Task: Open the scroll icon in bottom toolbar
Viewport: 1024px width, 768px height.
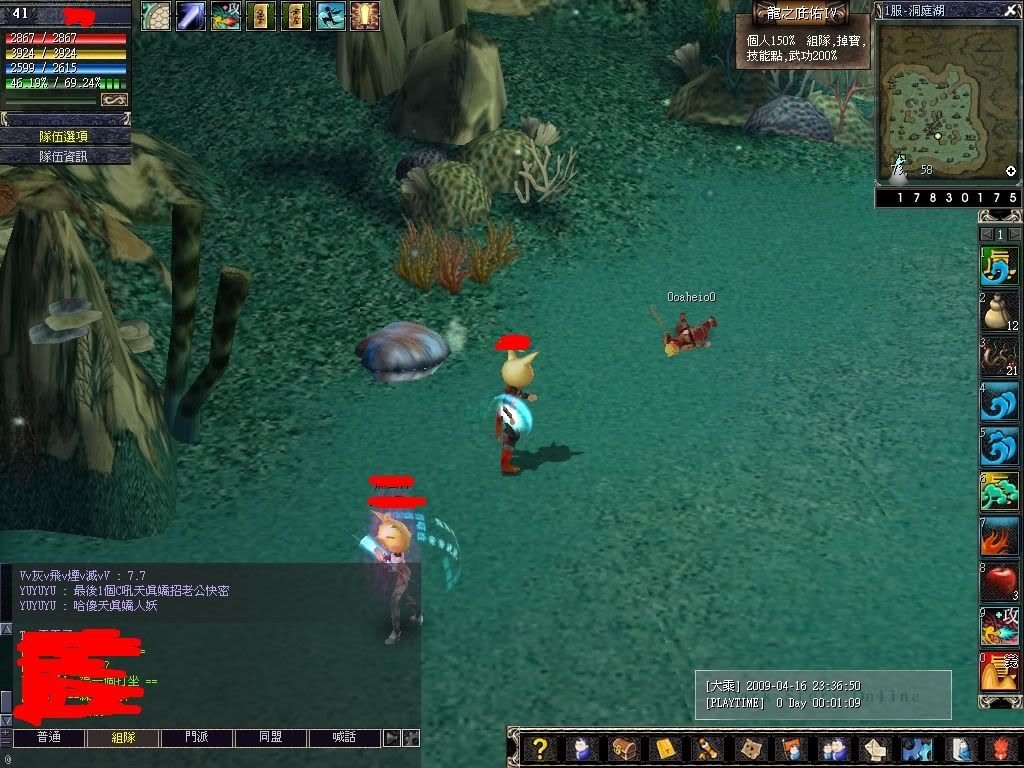Action: (704, 749)
